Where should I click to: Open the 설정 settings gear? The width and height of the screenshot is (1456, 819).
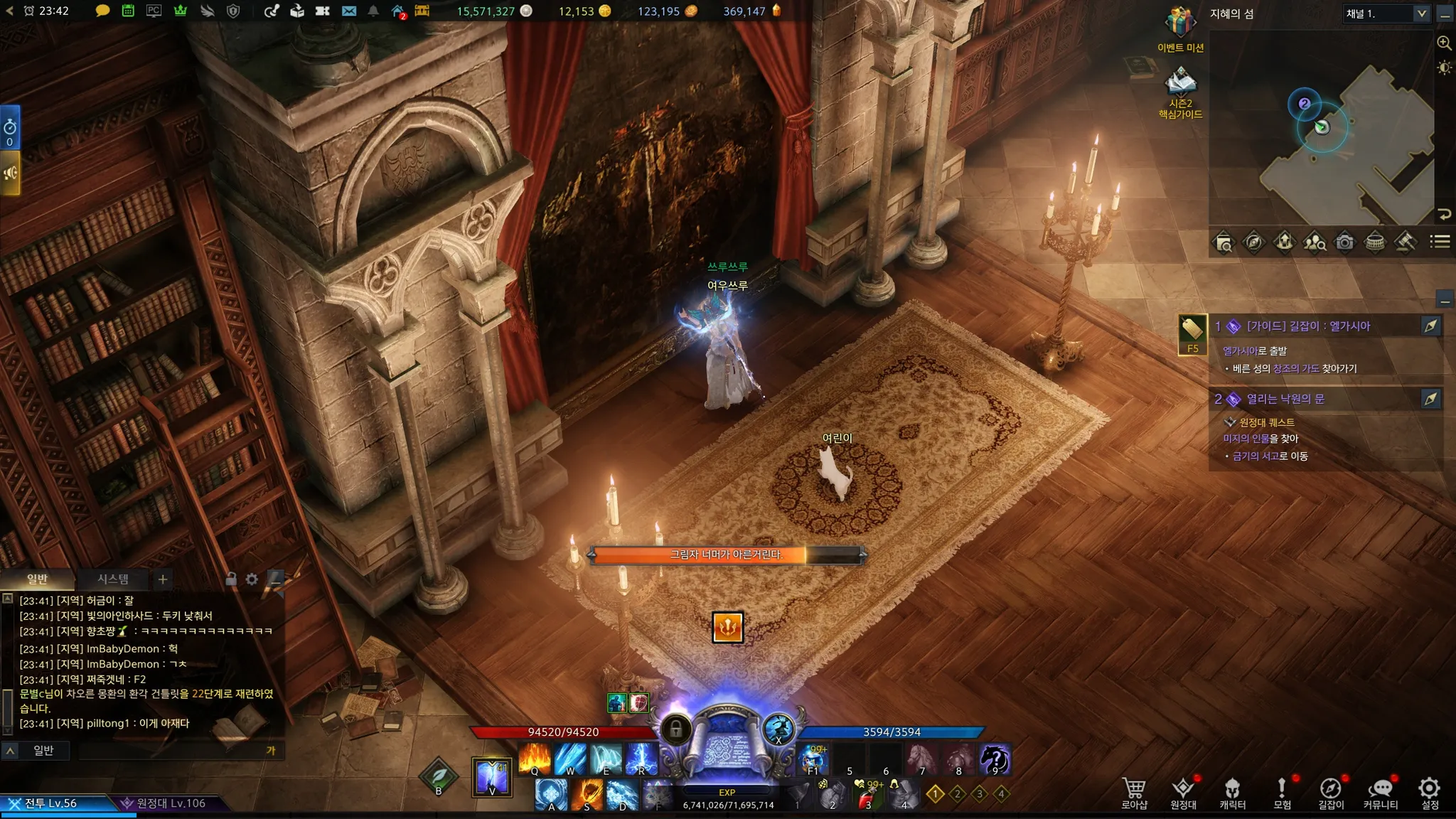(x=1430, y=792)
